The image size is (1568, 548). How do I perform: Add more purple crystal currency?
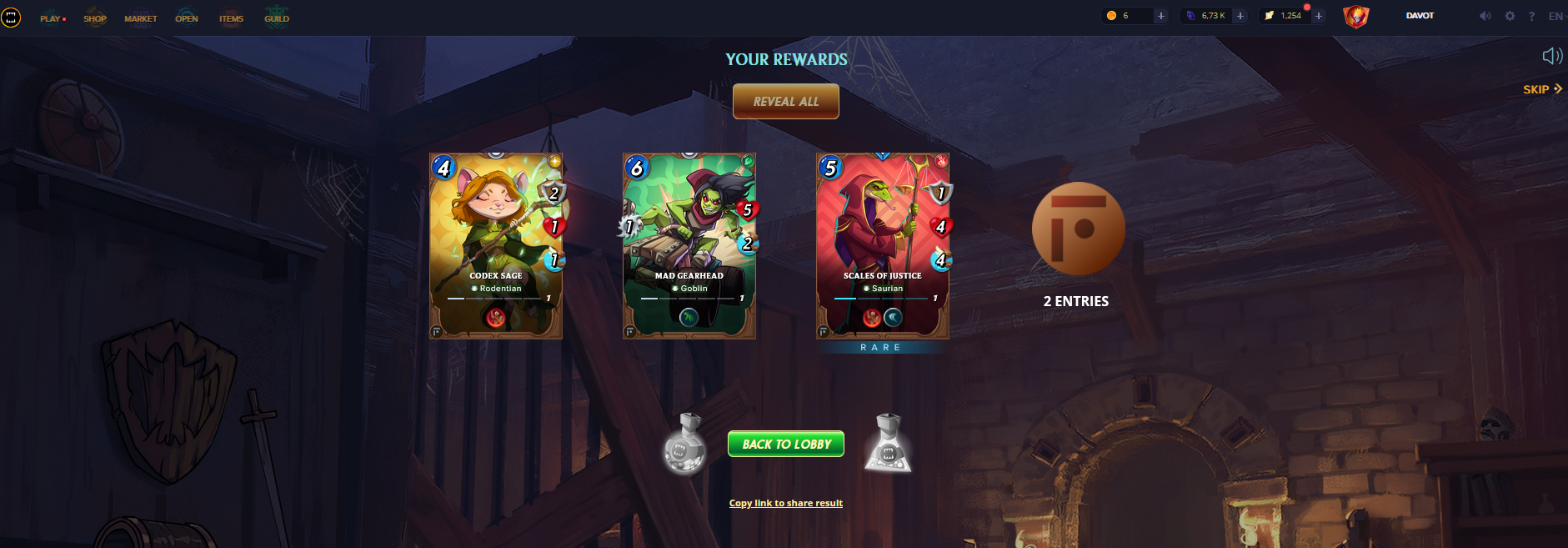click(x=1240, y=16)
